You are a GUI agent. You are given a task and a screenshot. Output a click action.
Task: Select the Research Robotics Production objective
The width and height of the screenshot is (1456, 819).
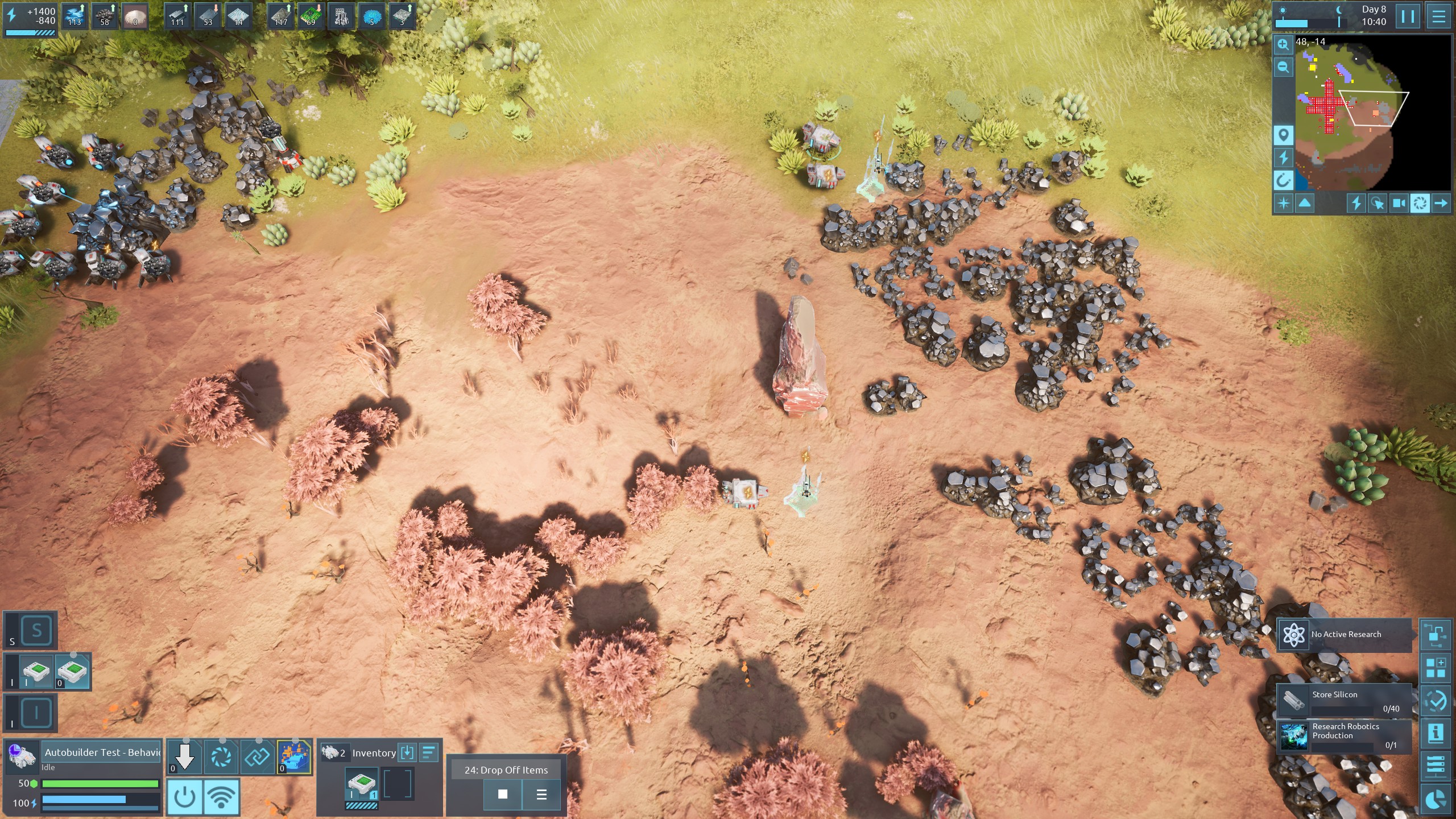[1345, 736]
